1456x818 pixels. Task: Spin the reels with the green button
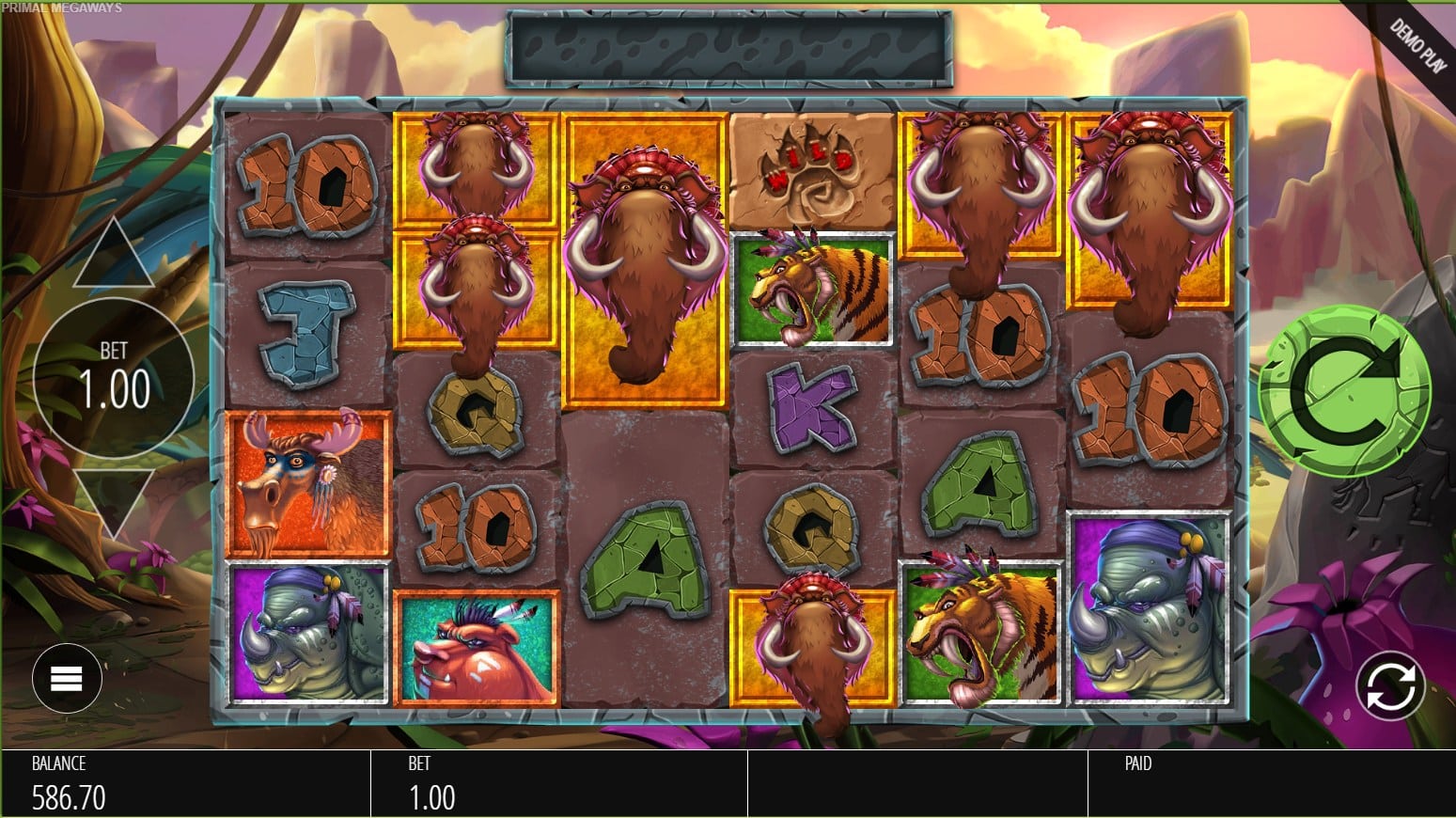[x=1344, y=390]
